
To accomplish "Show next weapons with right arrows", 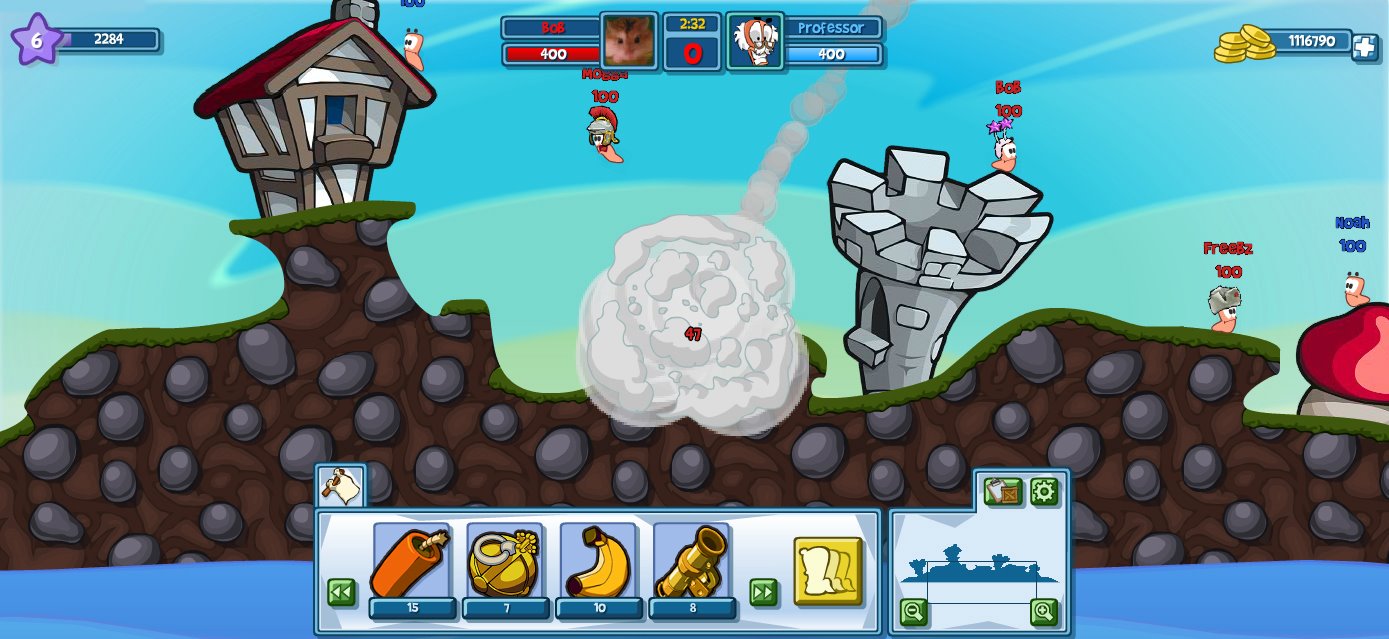I will coord(763,592).
